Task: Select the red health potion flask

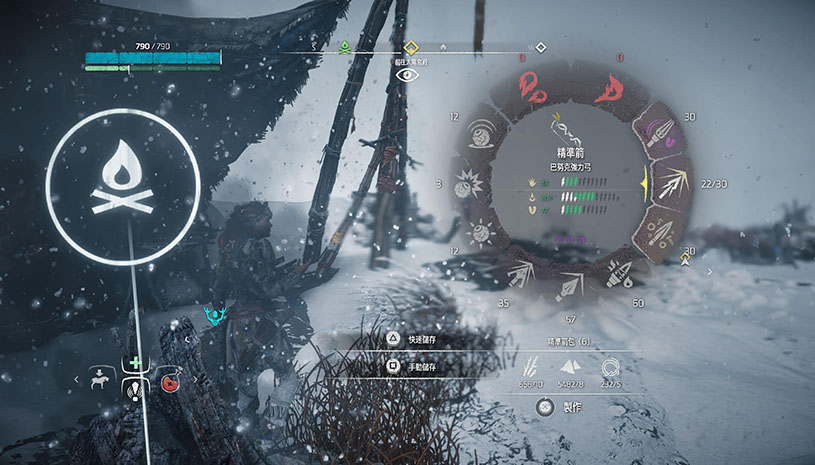Action: tap(168, 381)
